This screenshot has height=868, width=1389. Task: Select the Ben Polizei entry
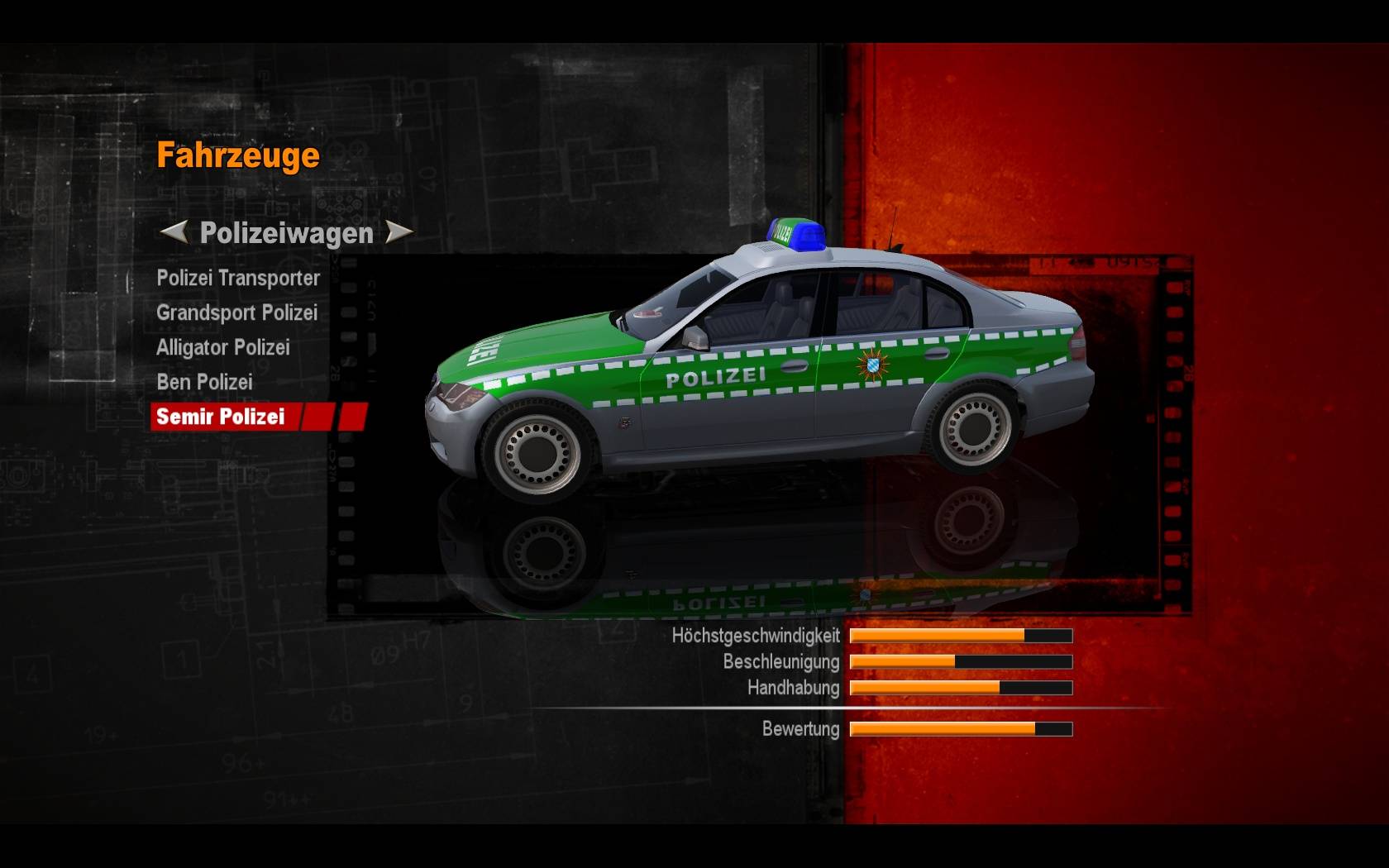(x=204, y=383)
